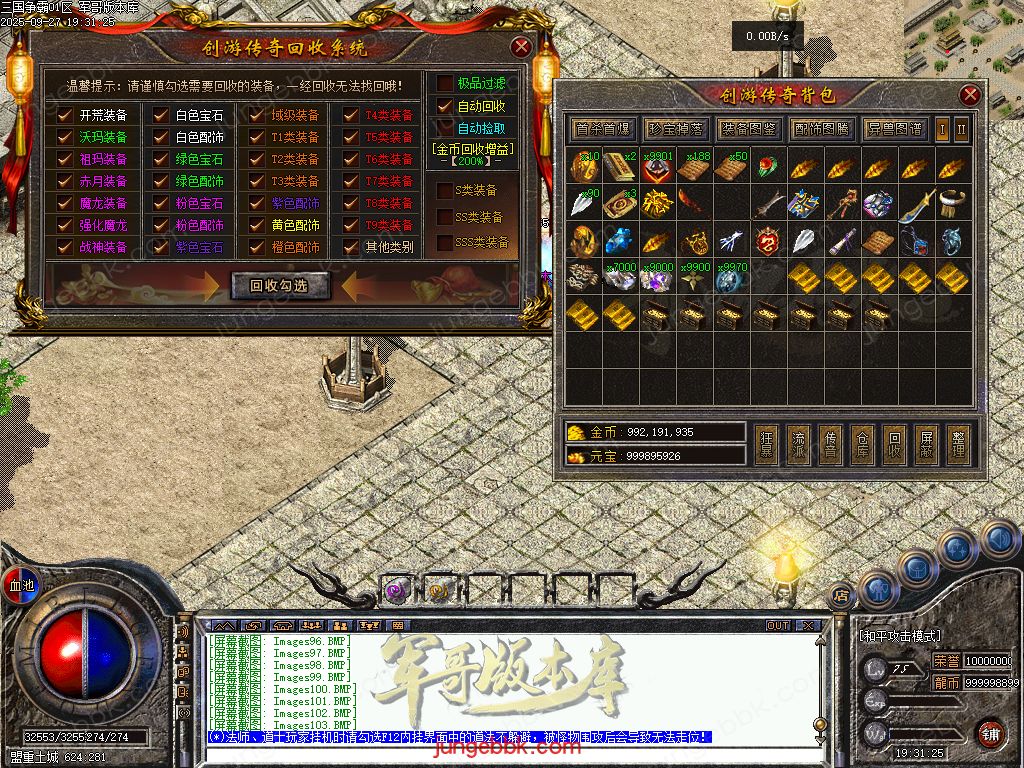Uncheck the 自动回收 auto-recycle option
Image resolution: width=1024 pixels, height=768 pixels.
coord(445,106)
